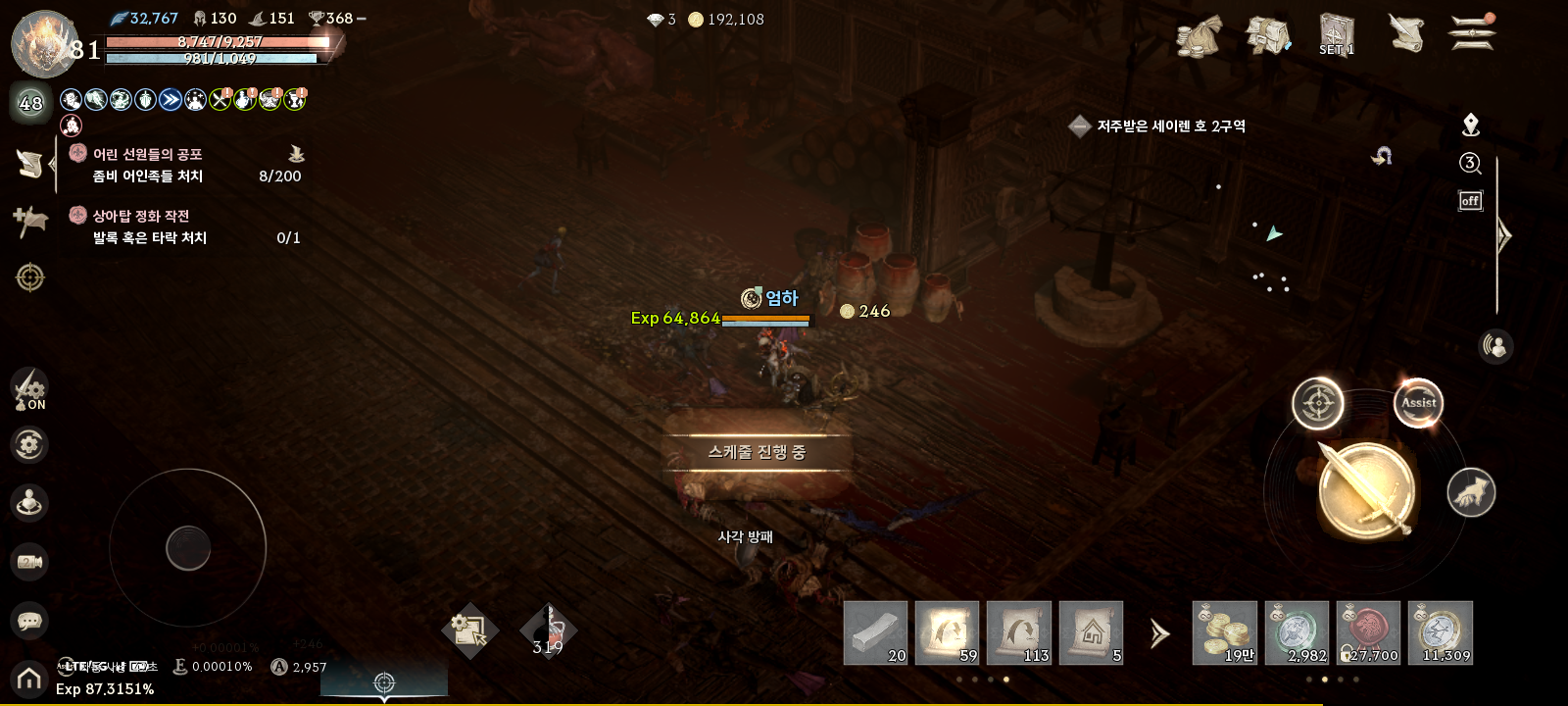The width and height of the screenshot is (1568, 706).
Task: Open the SET 1 equipment preset
Action: pyautogui.click(x=1336, y=35)
